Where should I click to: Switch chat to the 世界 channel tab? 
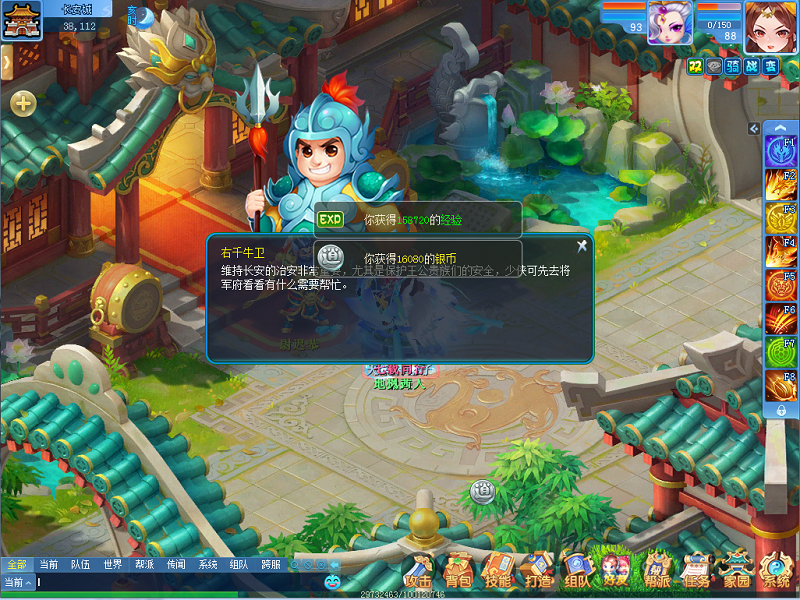click(112, 565)
